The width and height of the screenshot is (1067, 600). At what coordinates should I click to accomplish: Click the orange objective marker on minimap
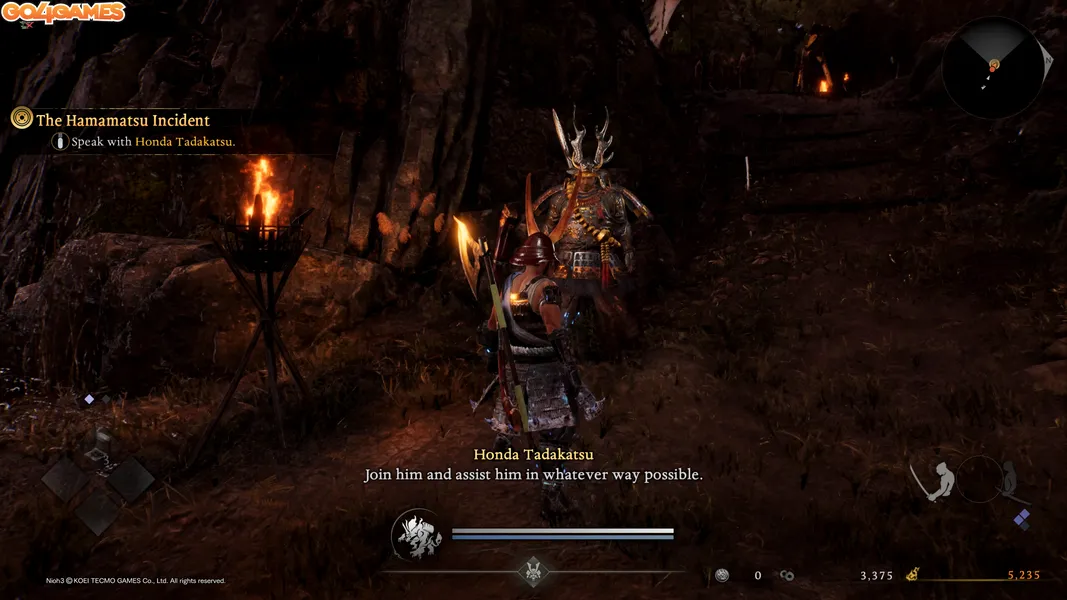[994, 65]
